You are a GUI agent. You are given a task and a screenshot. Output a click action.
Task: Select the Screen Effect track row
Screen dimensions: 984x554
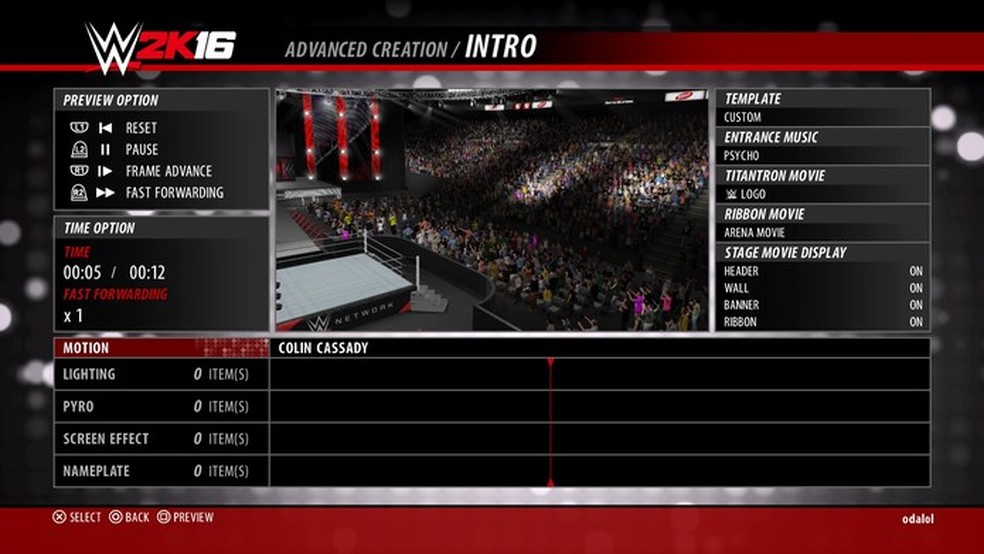160,439
